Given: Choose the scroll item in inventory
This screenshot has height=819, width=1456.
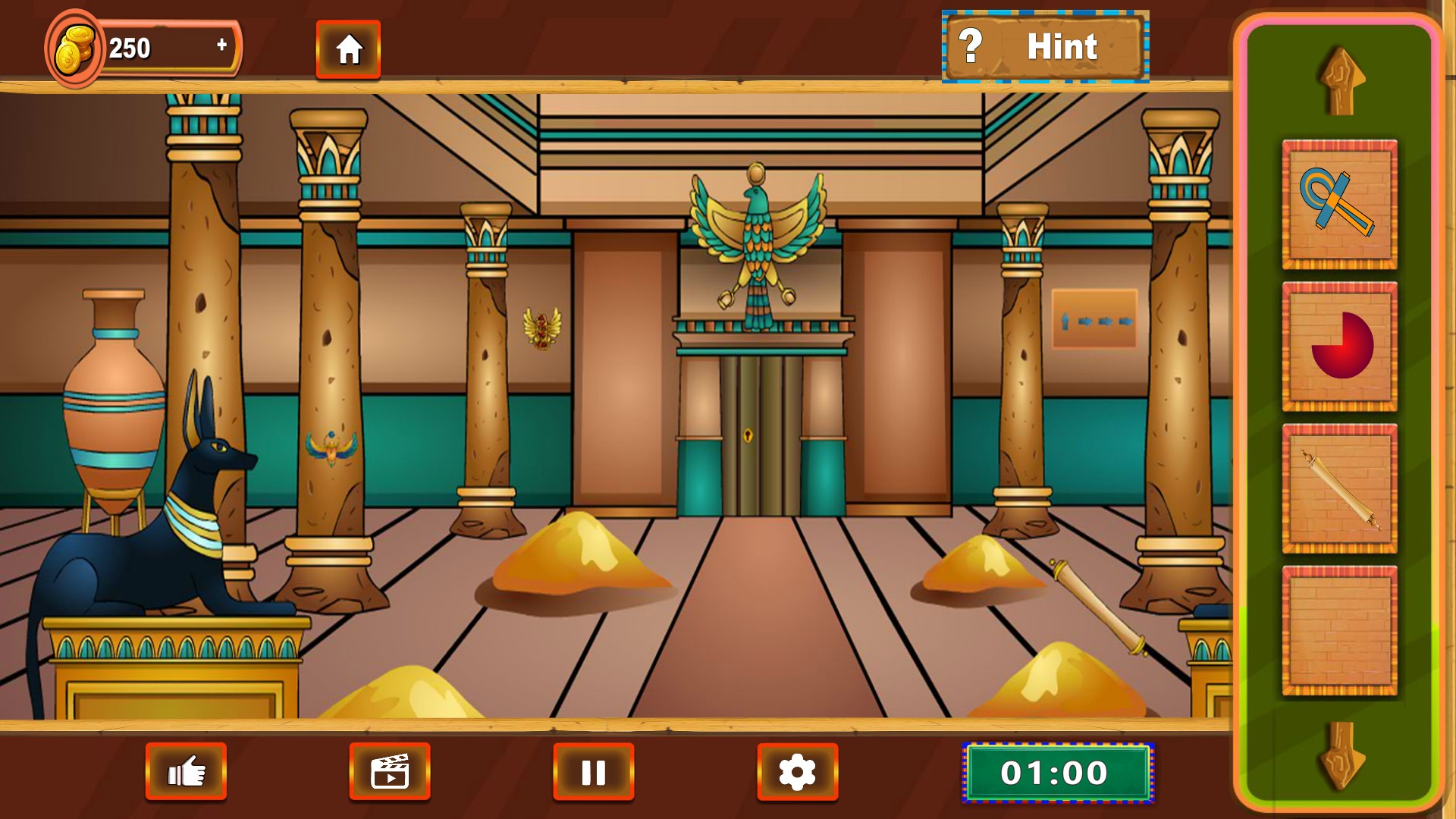Looking at the screenshot, I should point(1339,489).
